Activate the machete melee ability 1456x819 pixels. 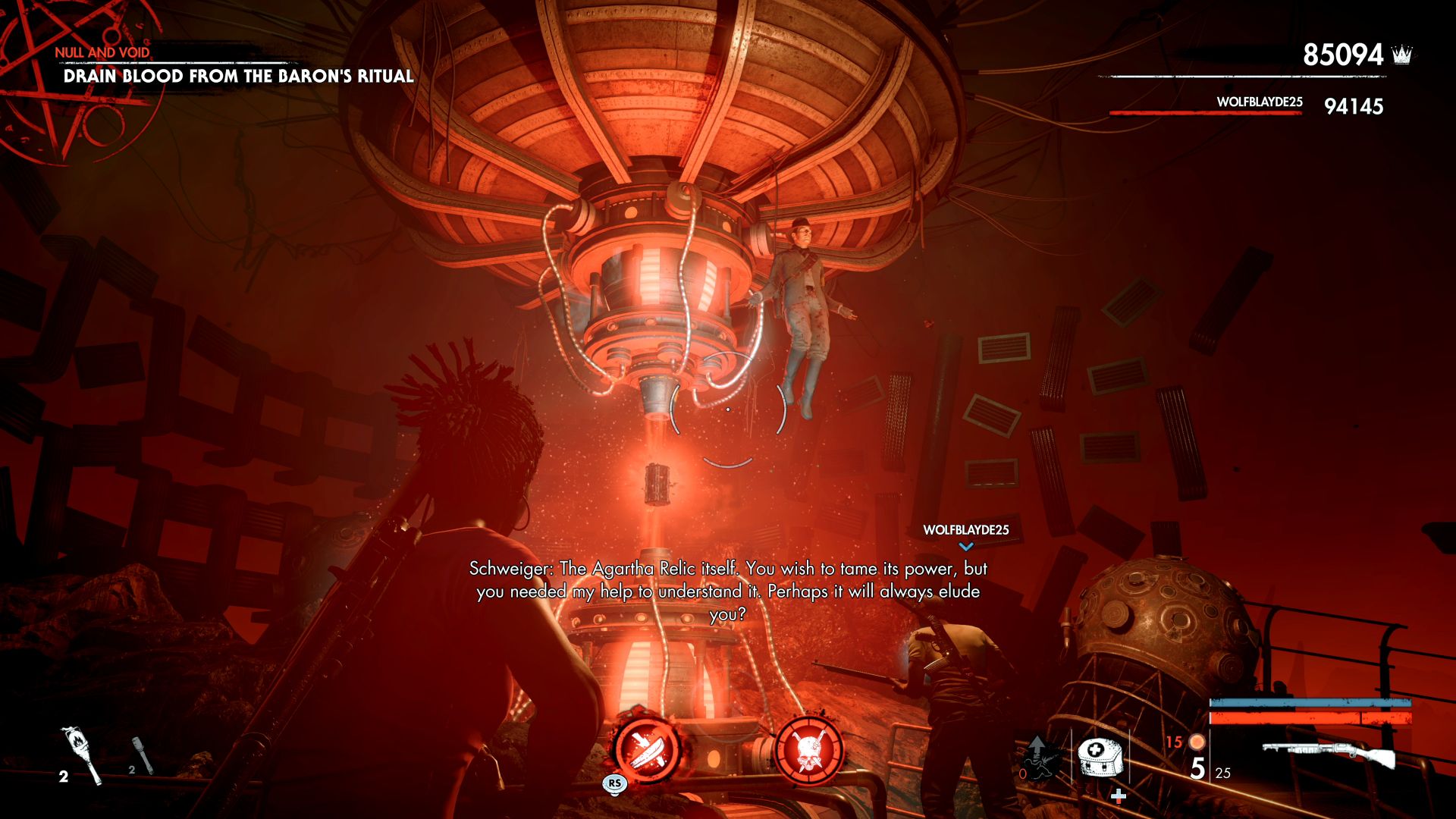pyautogui.click(x=646, y=748)
